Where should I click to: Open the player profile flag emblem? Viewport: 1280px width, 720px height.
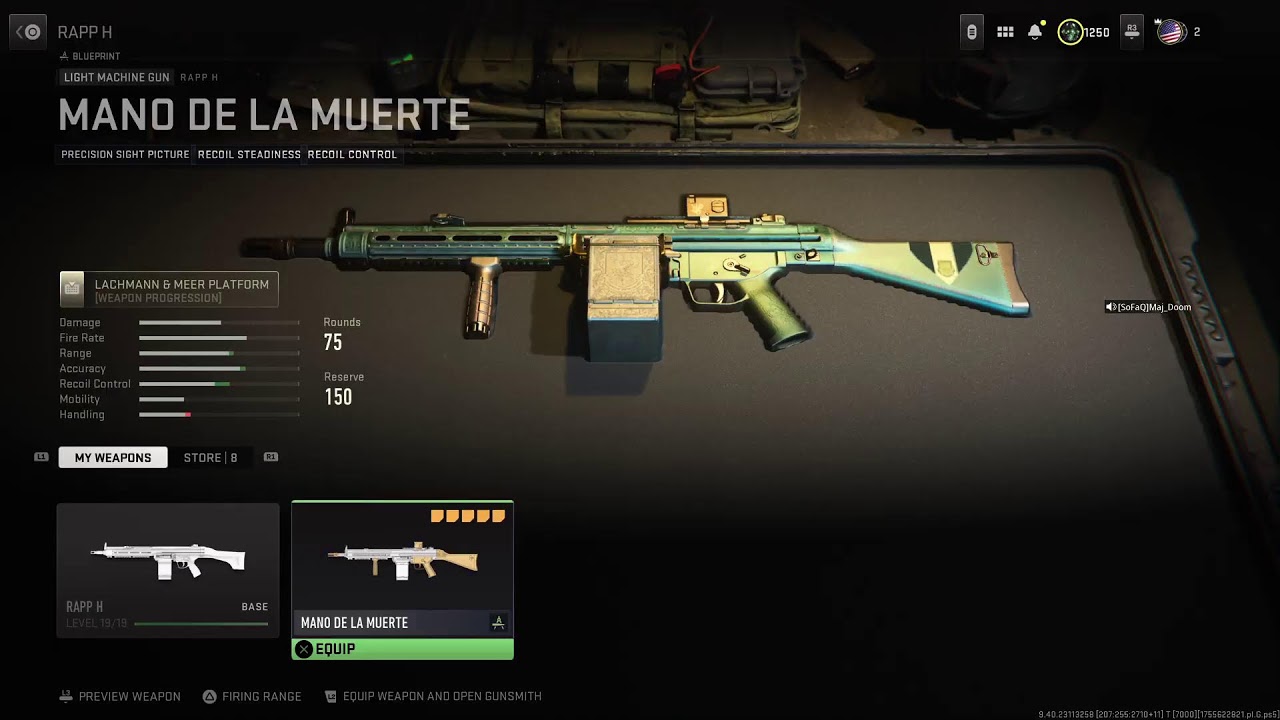coord(1170,32)
